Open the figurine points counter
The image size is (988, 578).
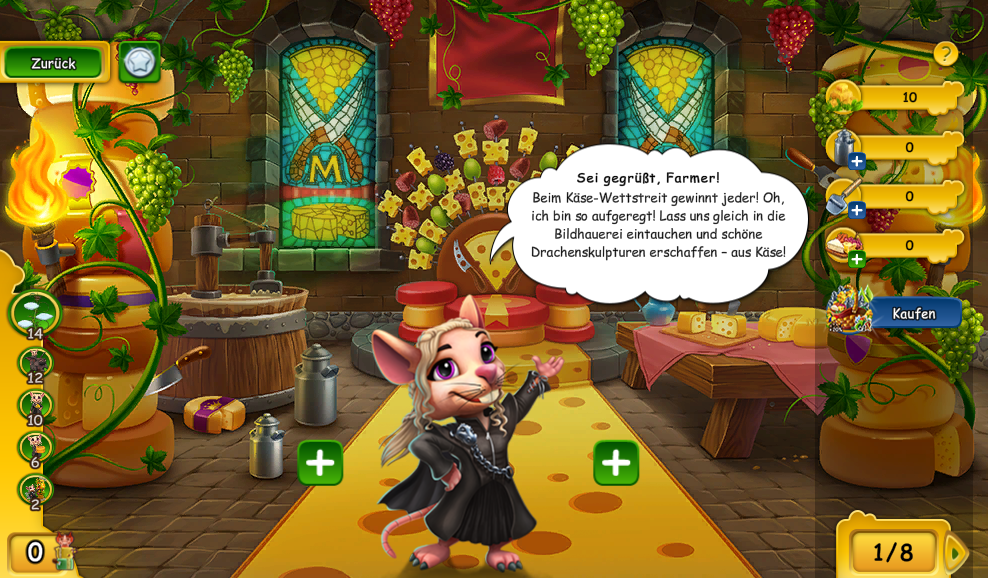click(40, 552)
